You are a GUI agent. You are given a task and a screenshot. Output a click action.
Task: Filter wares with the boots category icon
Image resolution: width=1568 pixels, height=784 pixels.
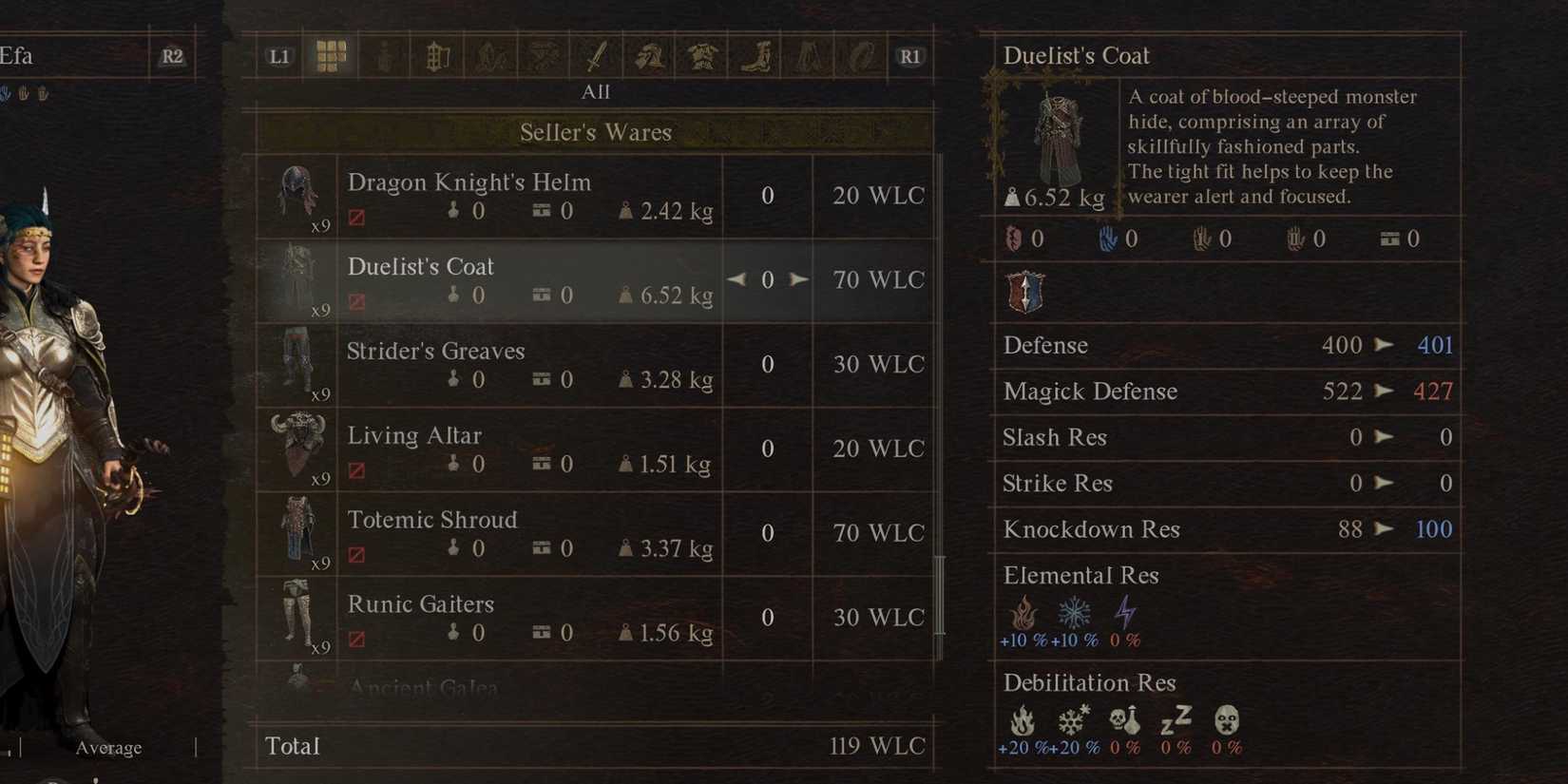755,55
